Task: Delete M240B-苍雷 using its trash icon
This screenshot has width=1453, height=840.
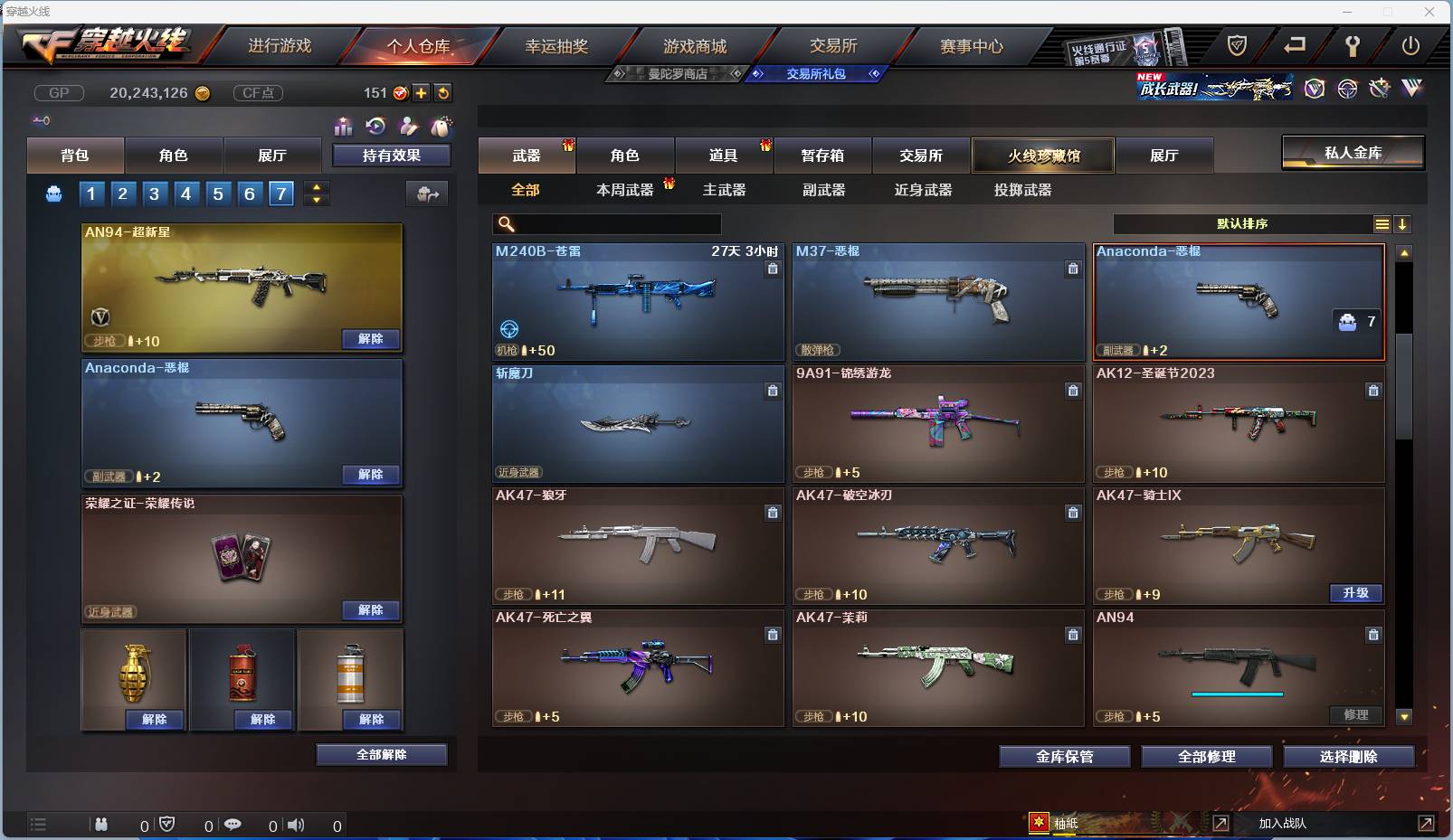Action: [x=774, y=268]
